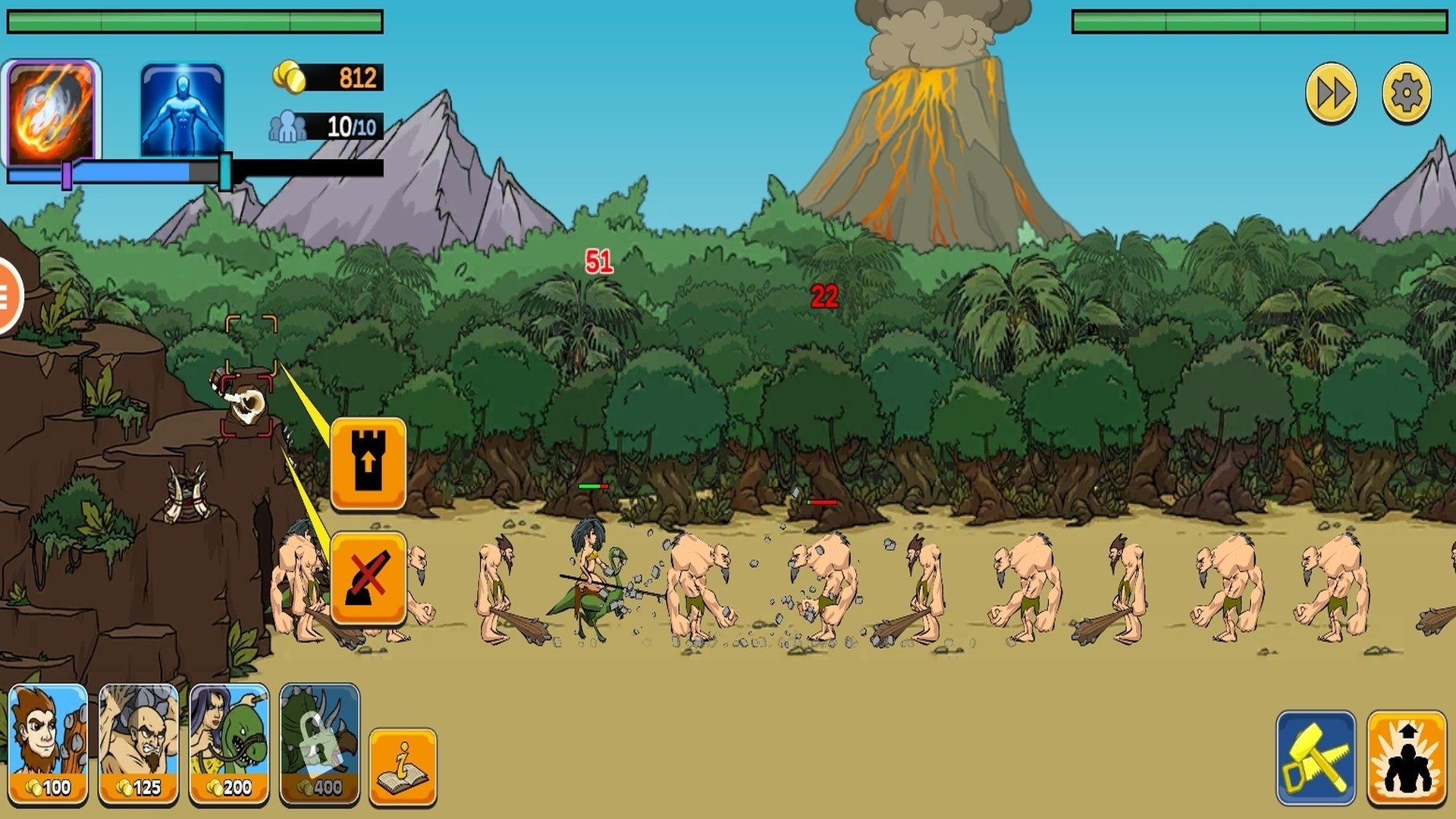Select the skull turret on the cliff

[247, 404]
